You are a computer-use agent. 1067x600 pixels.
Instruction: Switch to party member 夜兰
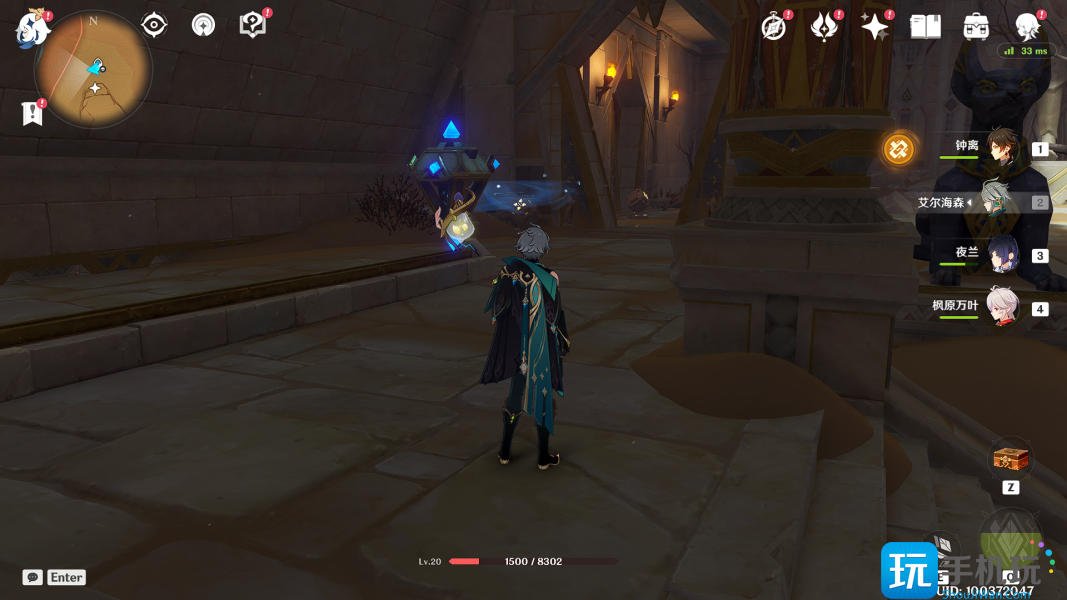click(x=1001, y=254)
